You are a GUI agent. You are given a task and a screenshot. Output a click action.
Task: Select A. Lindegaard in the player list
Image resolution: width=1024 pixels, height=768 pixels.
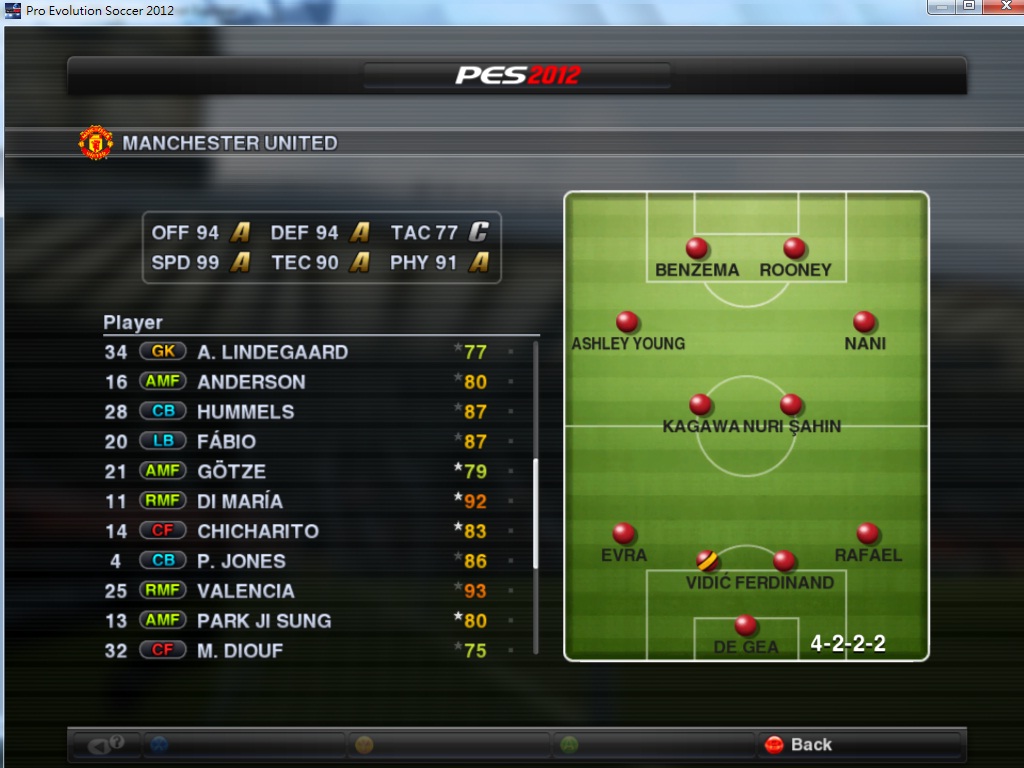[x=272, y=352]
